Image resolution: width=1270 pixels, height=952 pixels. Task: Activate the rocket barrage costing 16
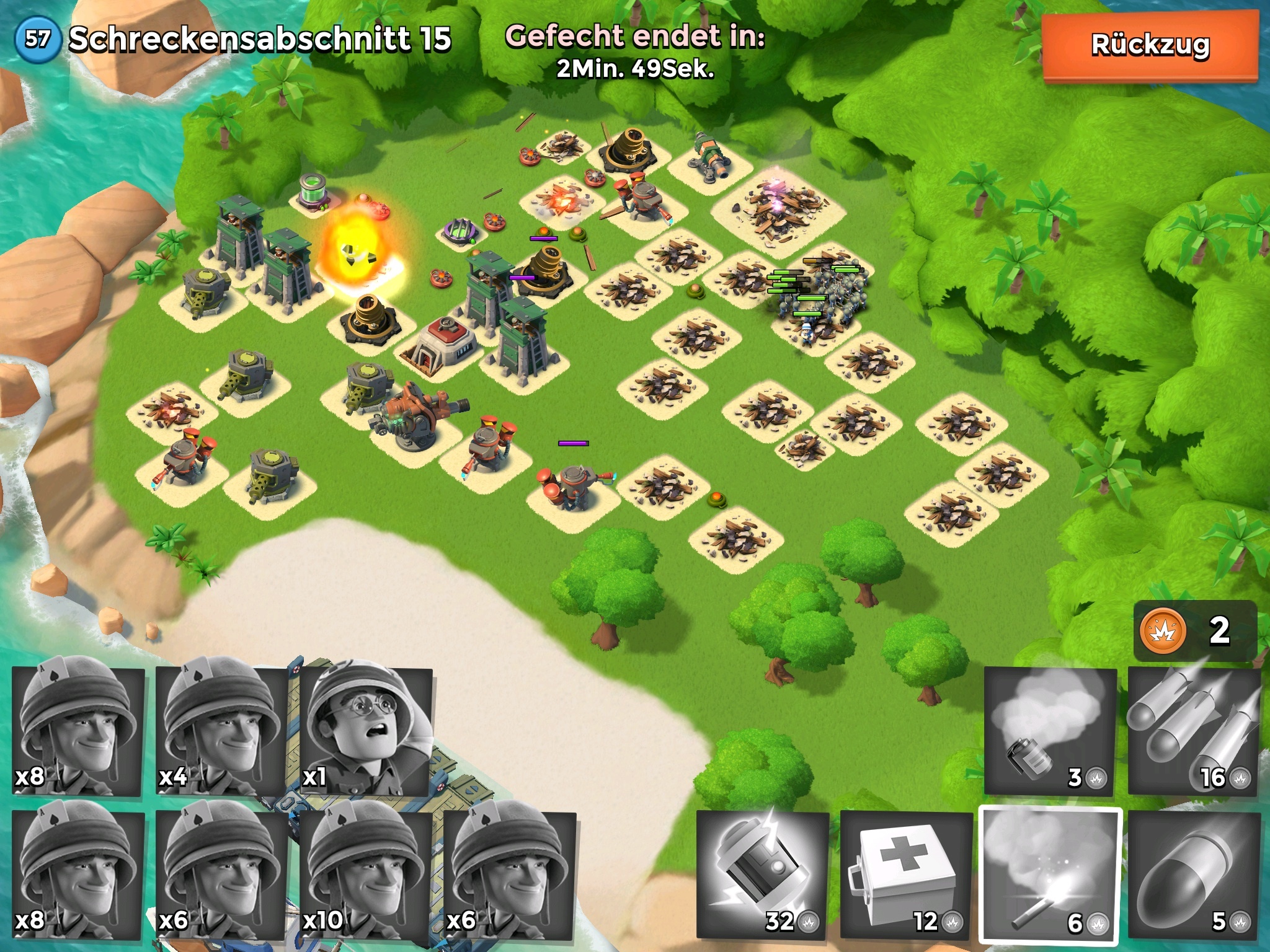pyautogui.click(x=1193, y=731)
